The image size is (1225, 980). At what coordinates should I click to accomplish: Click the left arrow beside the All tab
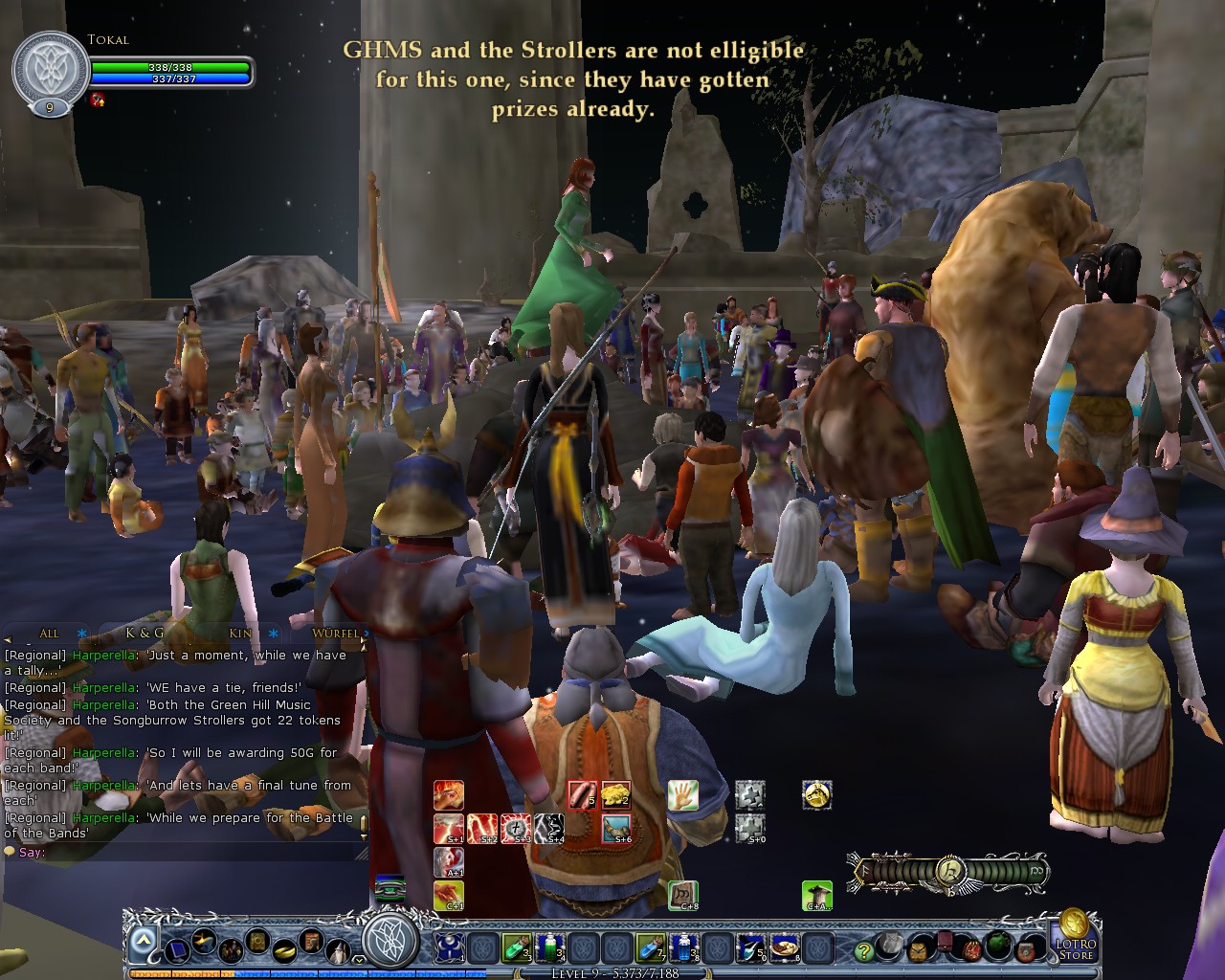pos(8,639)
